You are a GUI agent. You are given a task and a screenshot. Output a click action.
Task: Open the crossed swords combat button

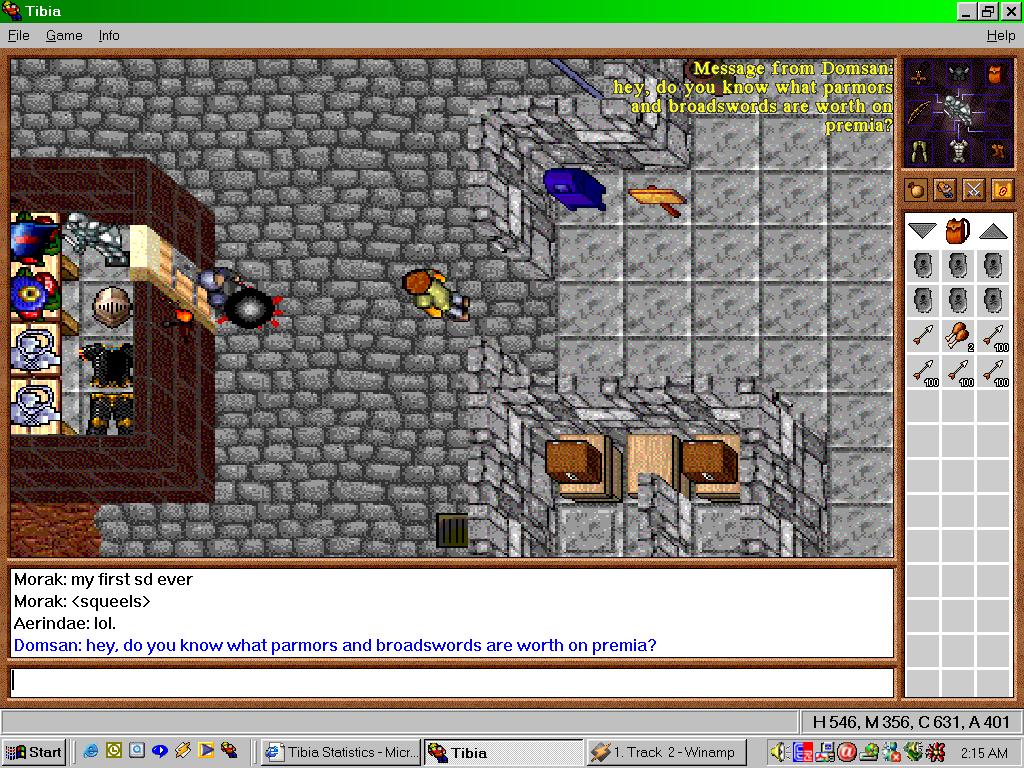point(973,189)
